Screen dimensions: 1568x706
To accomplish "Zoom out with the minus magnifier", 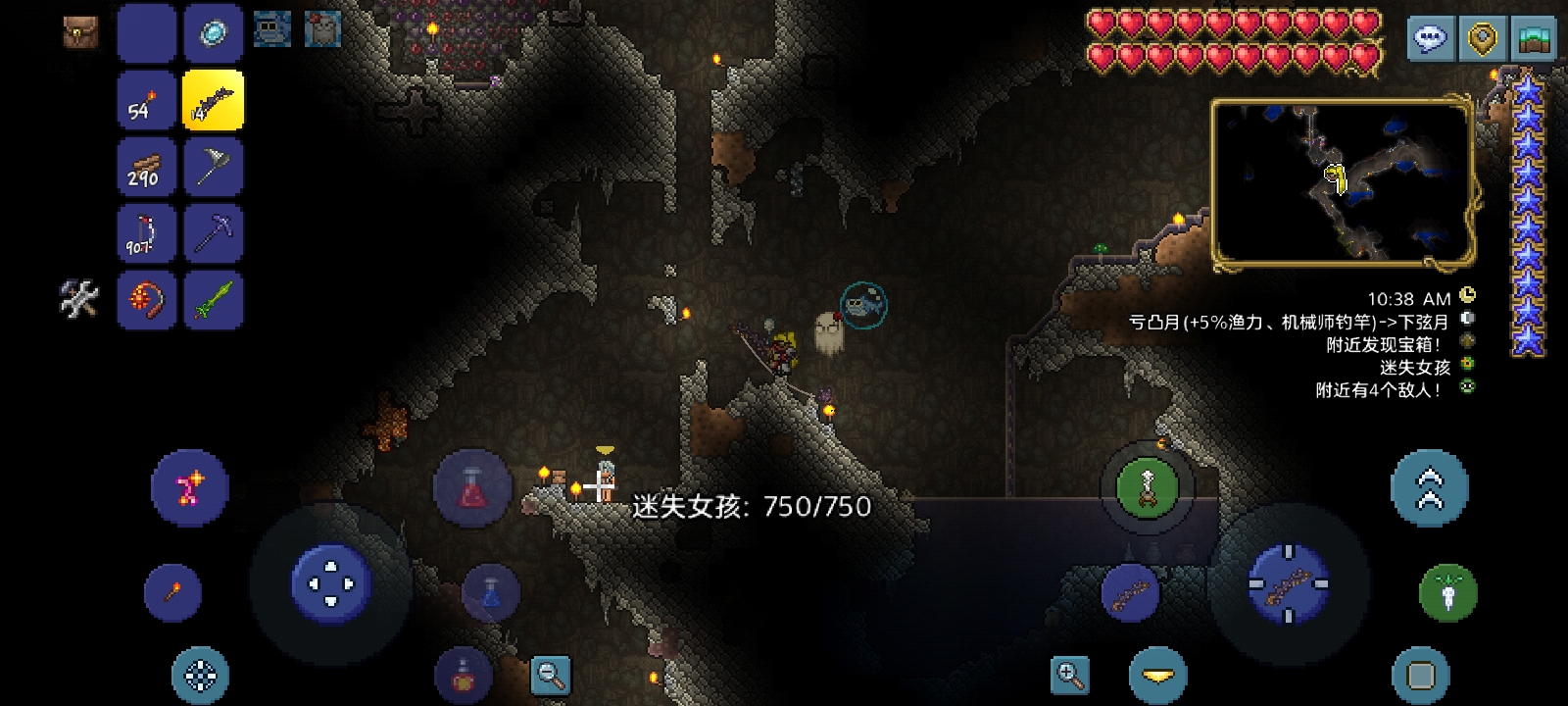I will [x=550, y=674].
